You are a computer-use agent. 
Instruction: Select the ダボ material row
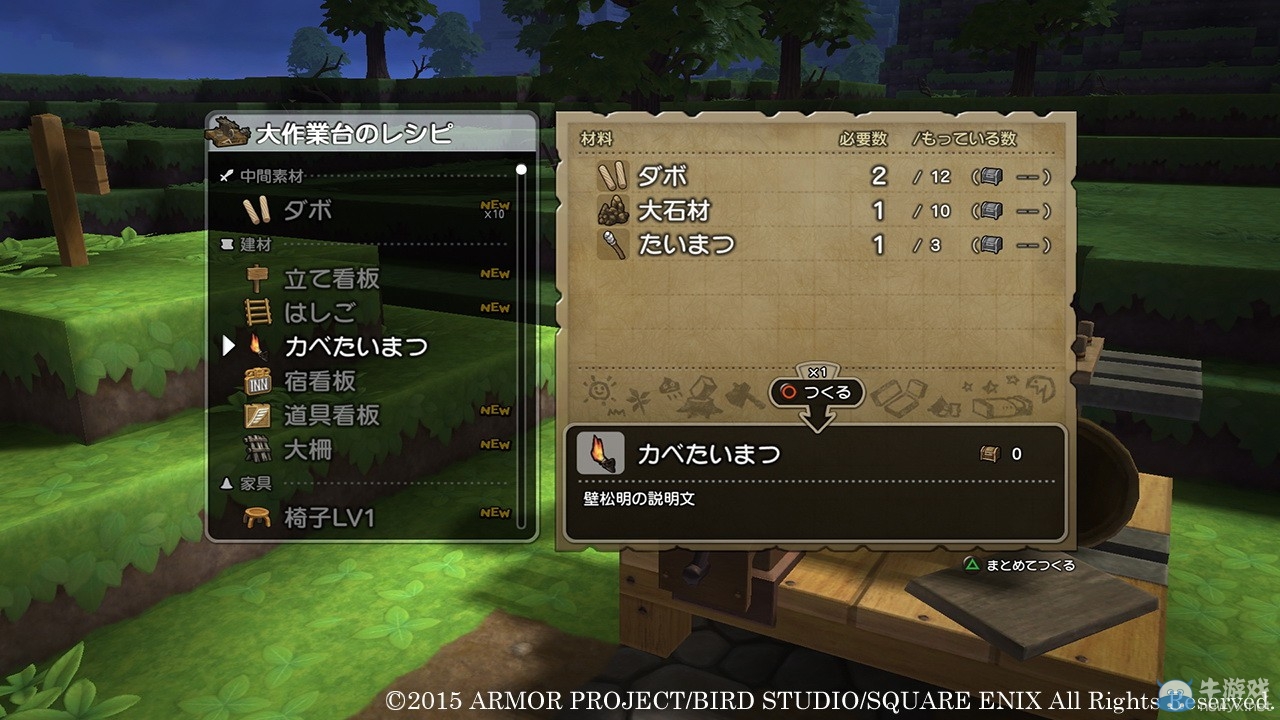(x=820, y=176)
